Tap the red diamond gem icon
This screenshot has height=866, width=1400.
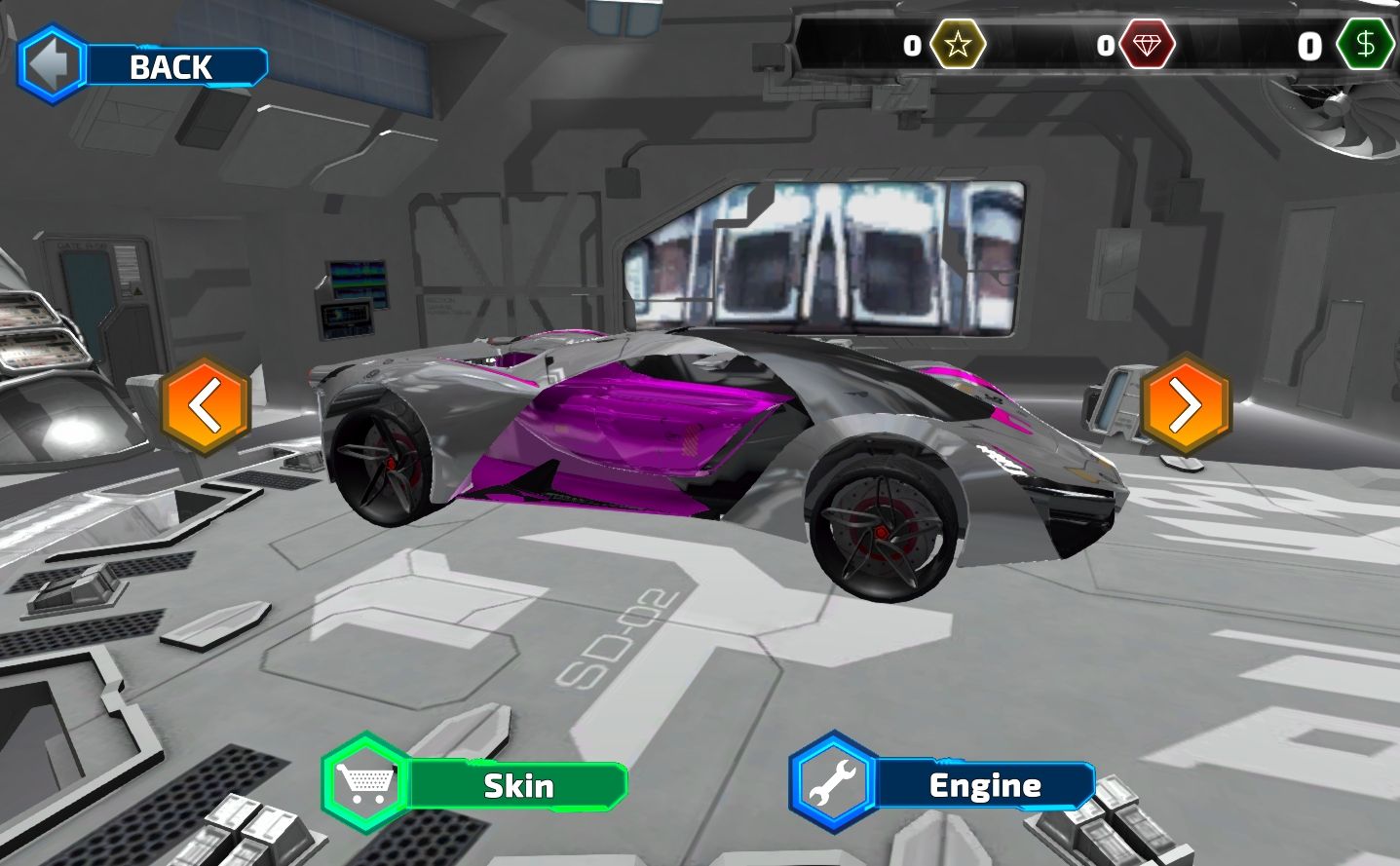[1147, 45]
